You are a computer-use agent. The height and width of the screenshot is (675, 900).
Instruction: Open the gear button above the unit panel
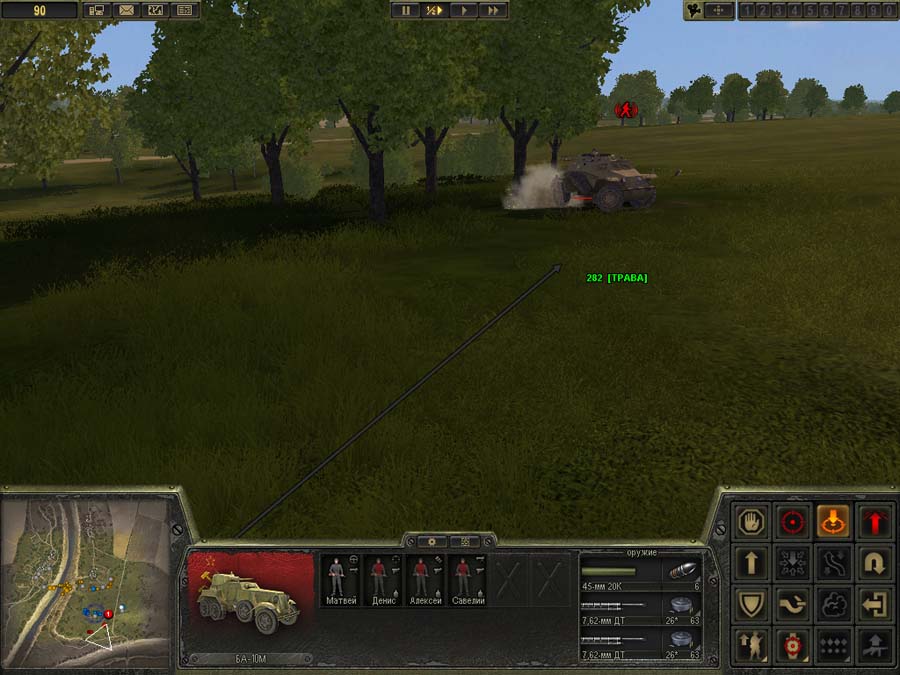click(431, 541)
